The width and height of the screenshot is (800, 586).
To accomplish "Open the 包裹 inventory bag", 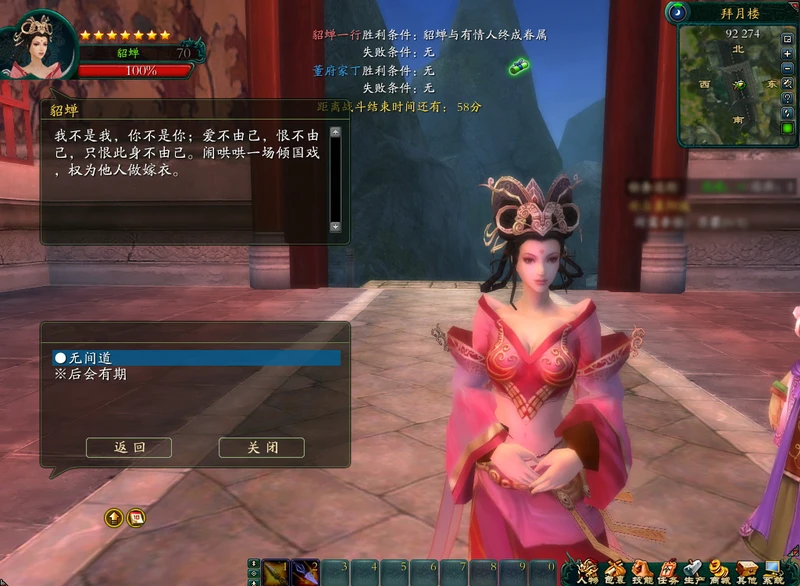I will tap(615, 571).
